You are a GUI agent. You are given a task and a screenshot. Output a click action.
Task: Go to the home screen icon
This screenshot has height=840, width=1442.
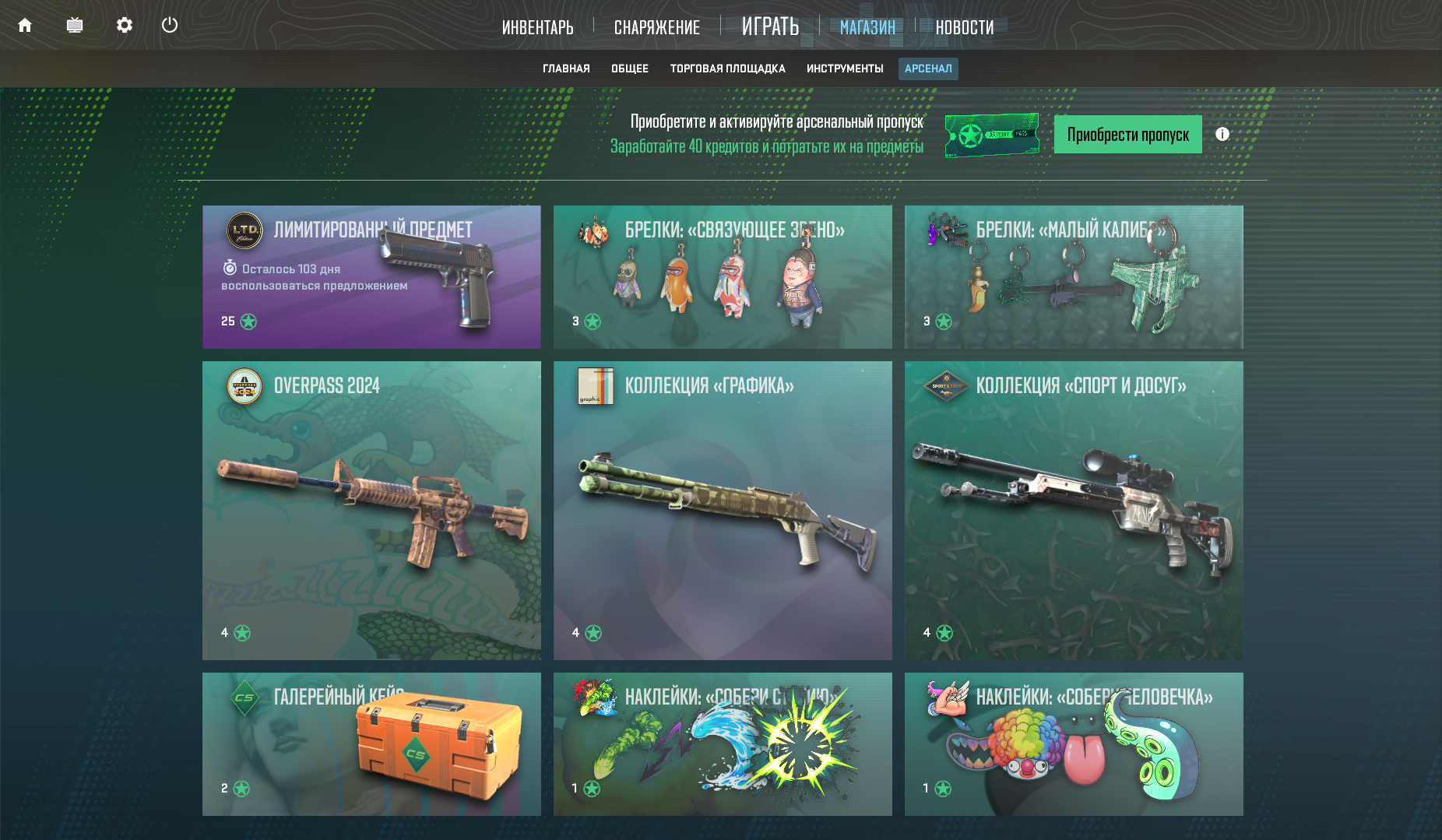point(25,26)
